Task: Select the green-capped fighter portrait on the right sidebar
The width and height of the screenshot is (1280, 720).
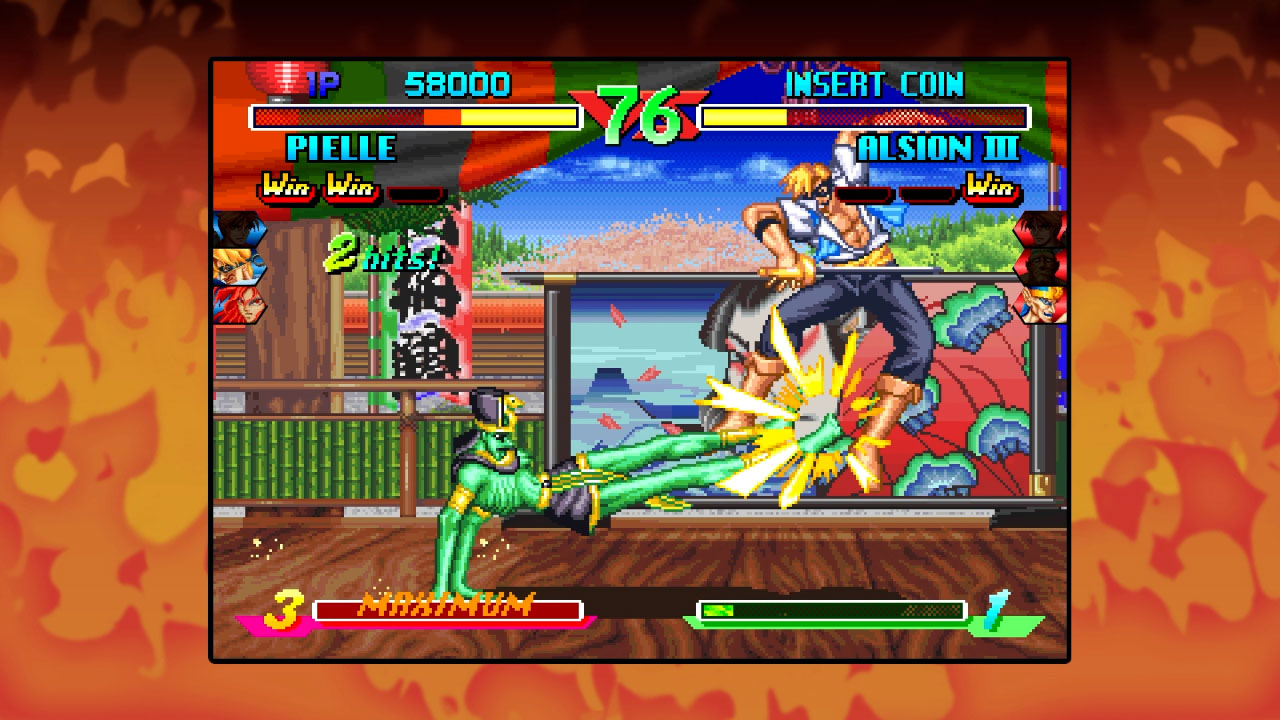Action: pos(1040,265)
